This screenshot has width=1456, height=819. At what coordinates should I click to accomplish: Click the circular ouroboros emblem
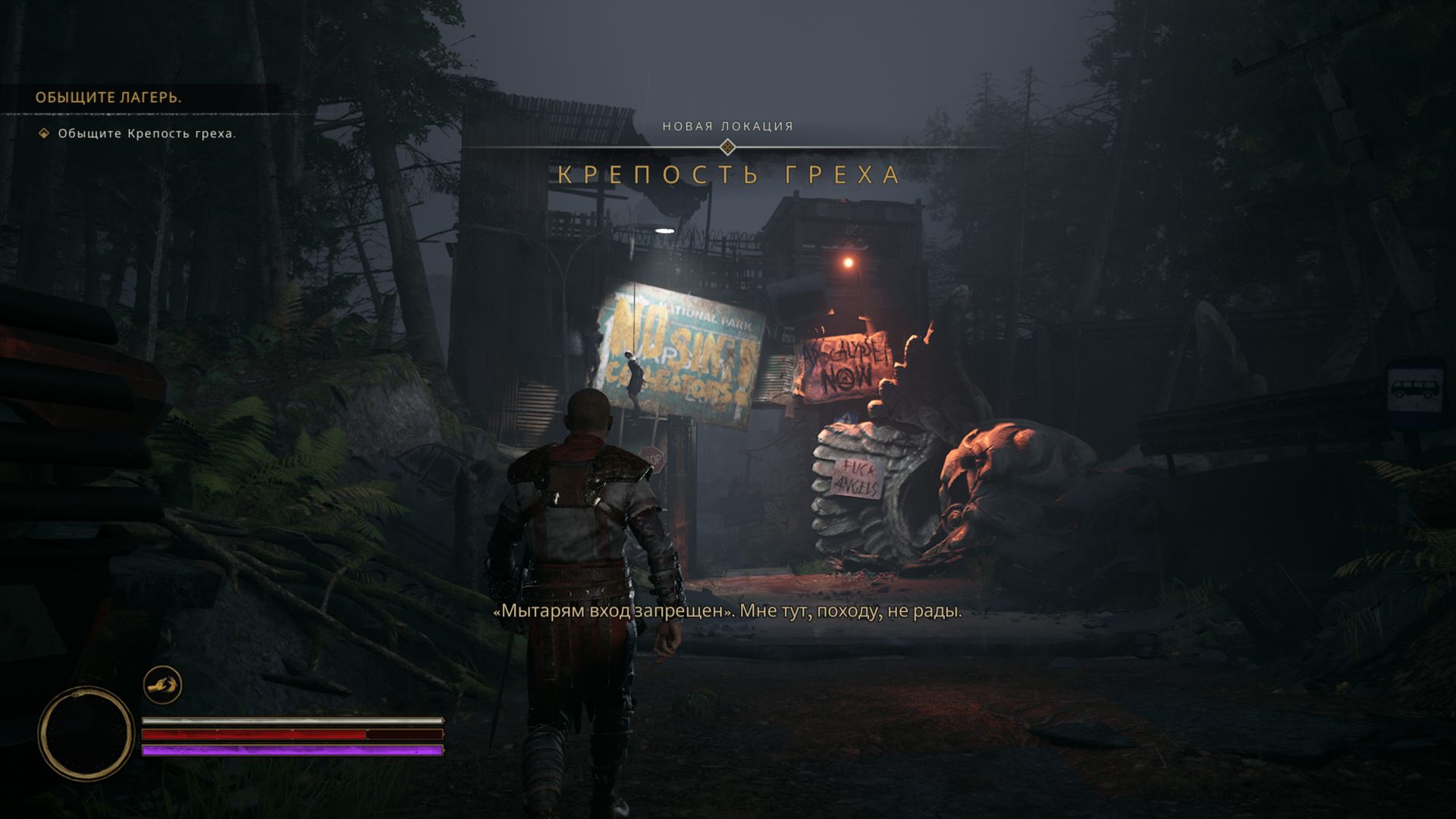86,733
